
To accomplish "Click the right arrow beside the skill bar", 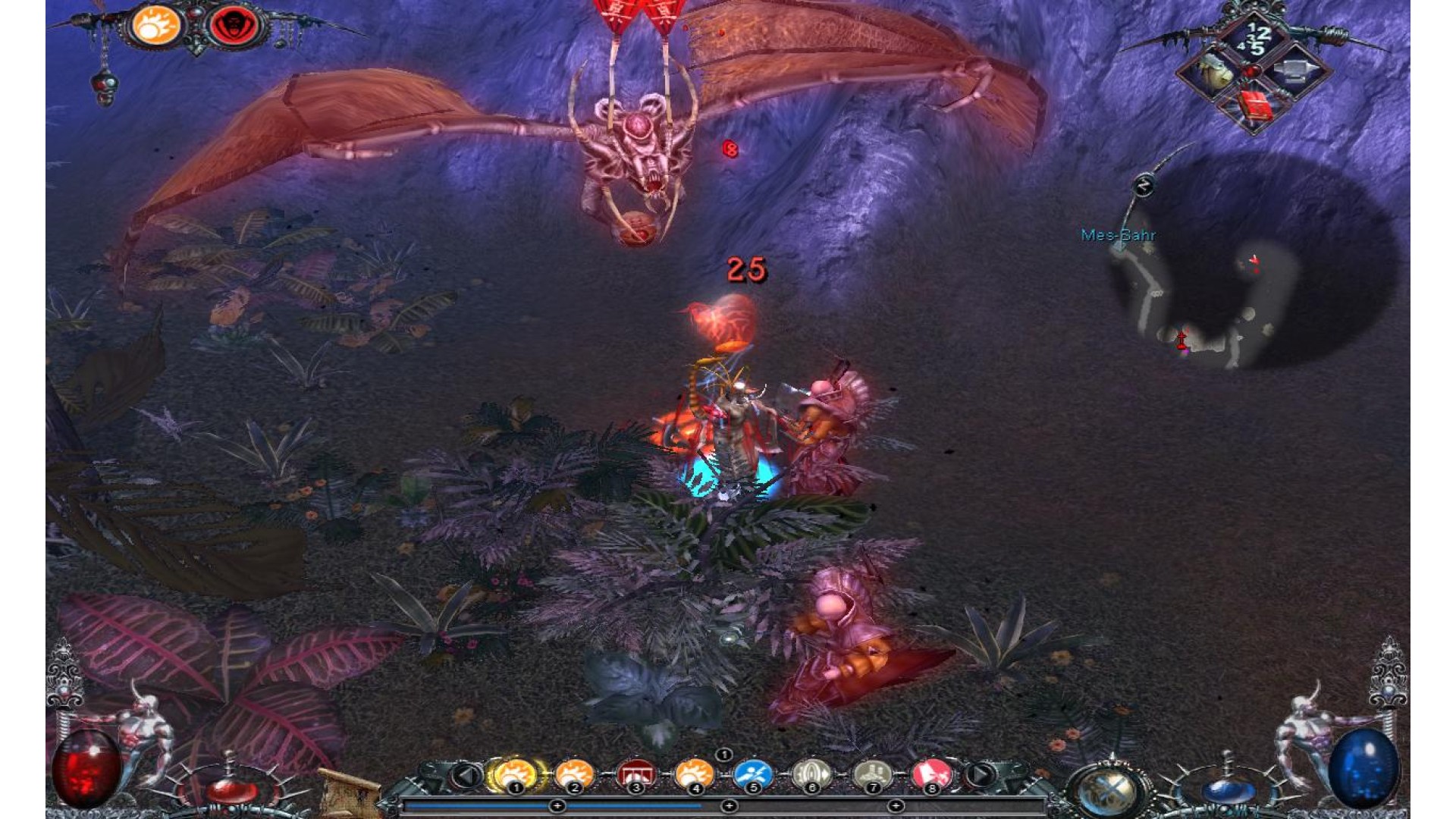I will tap(980, 775).
